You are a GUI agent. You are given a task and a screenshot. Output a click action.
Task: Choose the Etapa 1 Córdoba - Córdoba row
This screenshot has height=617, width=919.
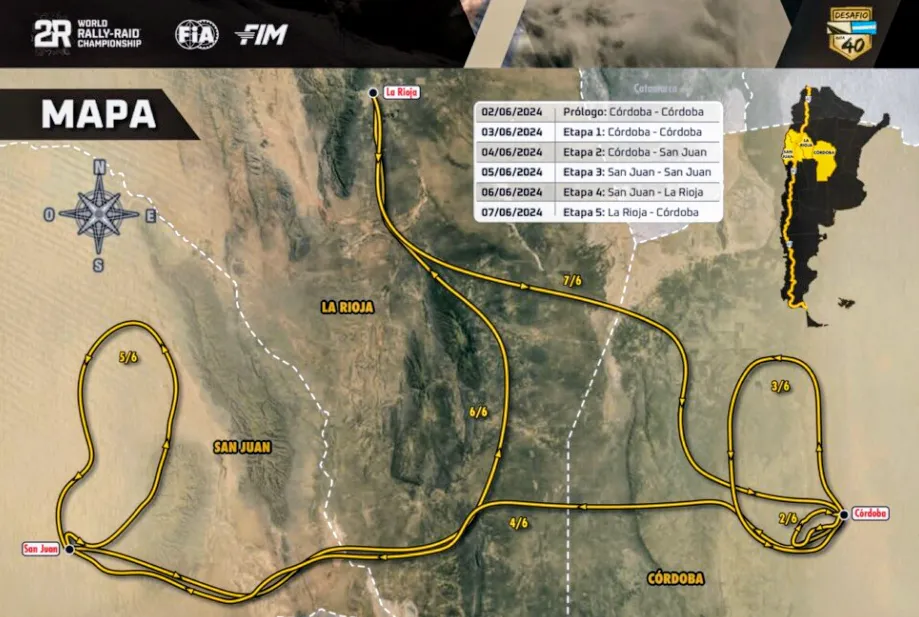click(598, 131)
